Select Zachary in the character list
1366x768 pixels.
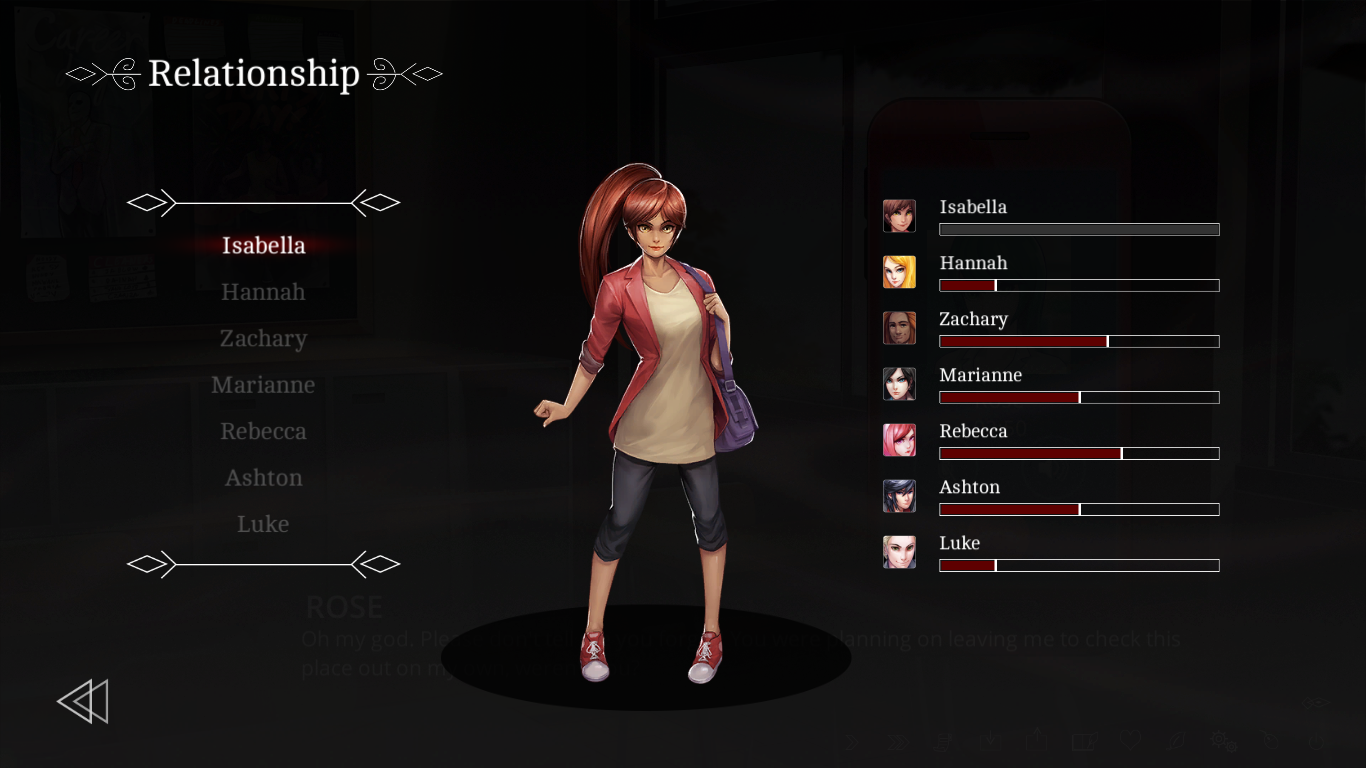tap(263, 339)
